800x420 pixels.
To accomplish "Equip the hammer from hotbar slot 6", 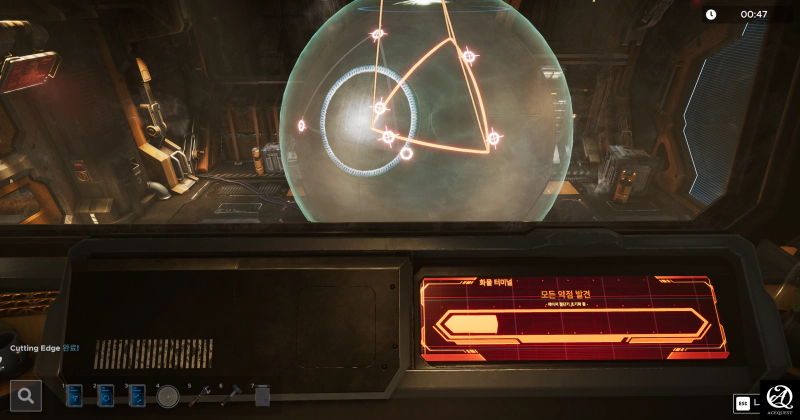I will (232, 395).
